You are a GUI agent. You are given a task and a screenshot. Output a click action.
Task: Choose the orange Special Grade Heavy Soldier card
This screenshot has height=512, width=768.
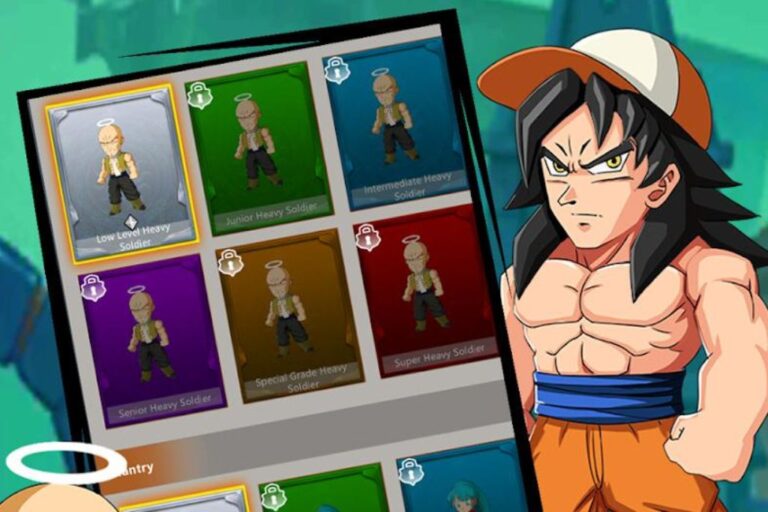285,312
